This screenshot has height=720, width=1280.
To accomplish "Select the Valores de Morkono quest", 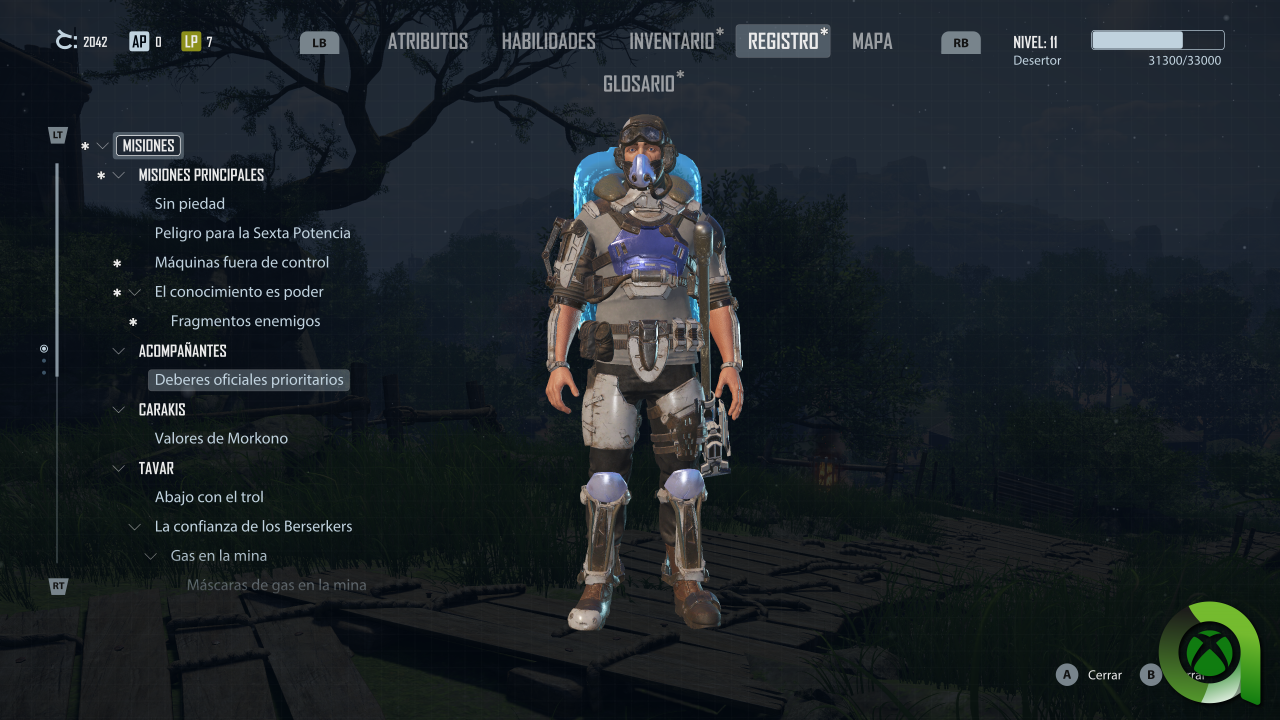I will coord(221,438).
